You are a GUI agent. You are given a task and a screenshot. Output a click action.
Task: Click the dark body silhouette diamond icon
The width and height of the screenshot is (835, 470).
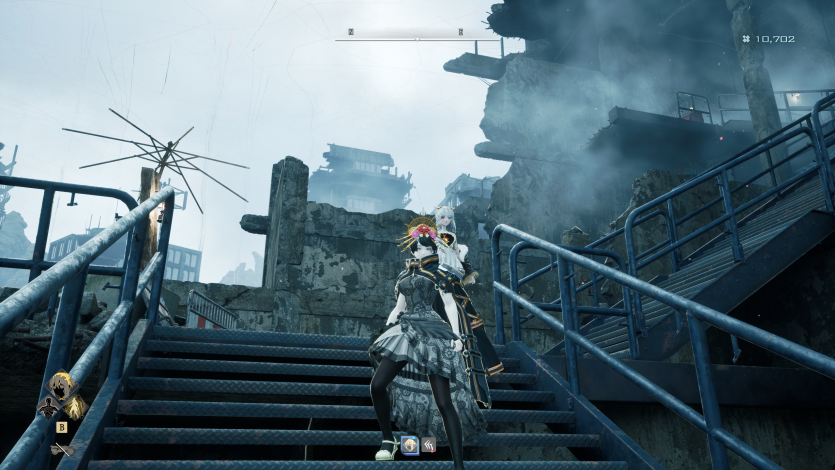(46, 407)
